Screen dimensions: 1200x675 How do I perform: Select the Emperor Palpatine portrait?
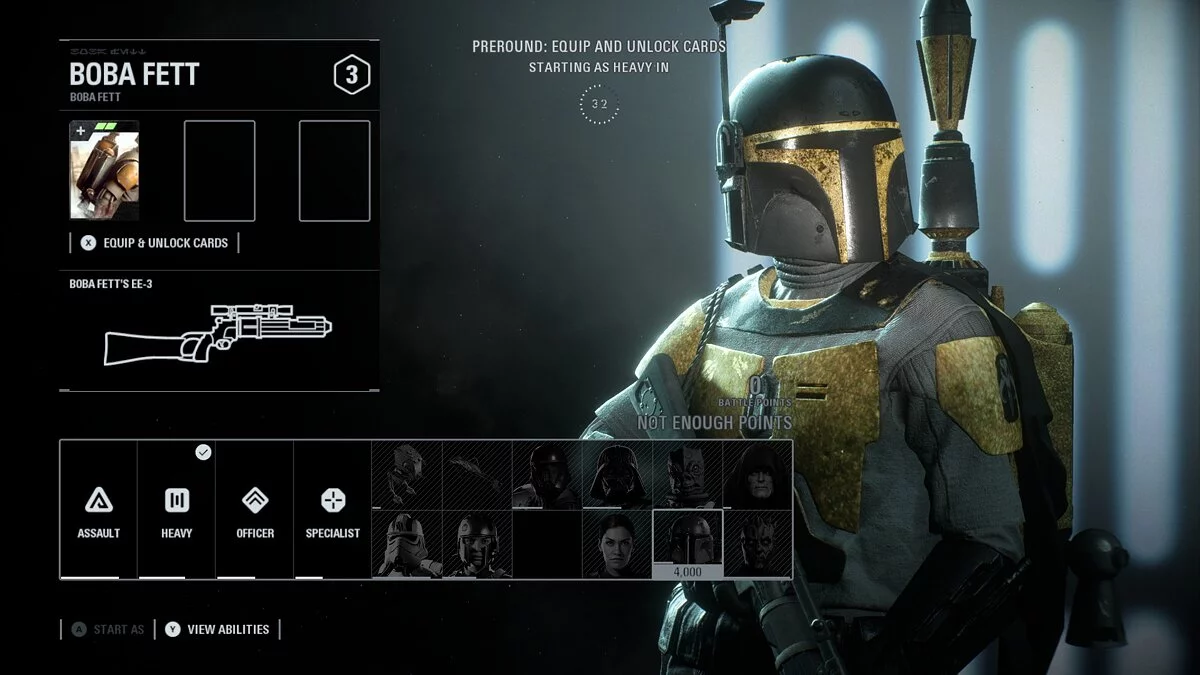pyautogui.click(x=757, y=475)
